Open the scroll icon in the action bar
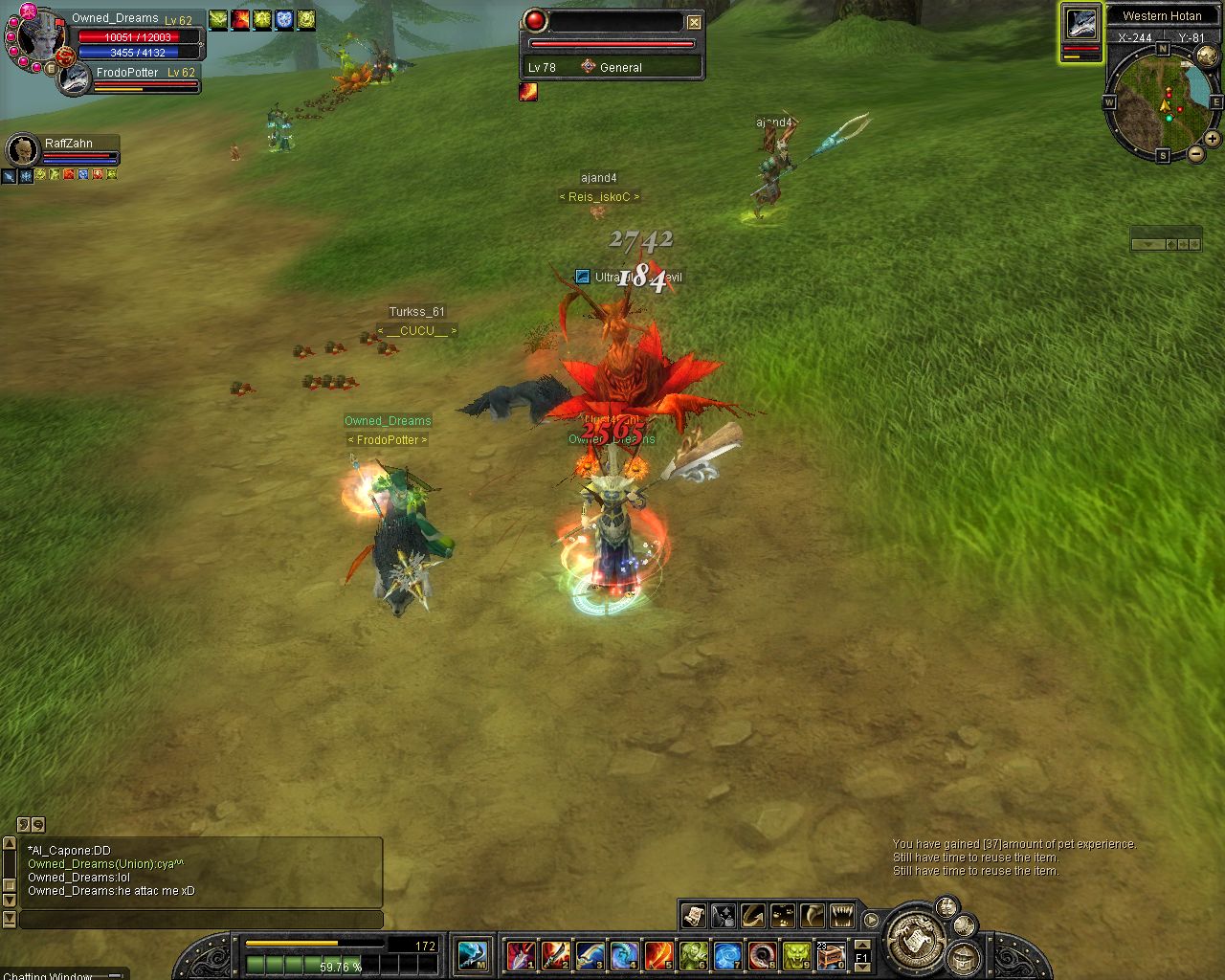This screenshot has width=1225, height=980. 693,916
